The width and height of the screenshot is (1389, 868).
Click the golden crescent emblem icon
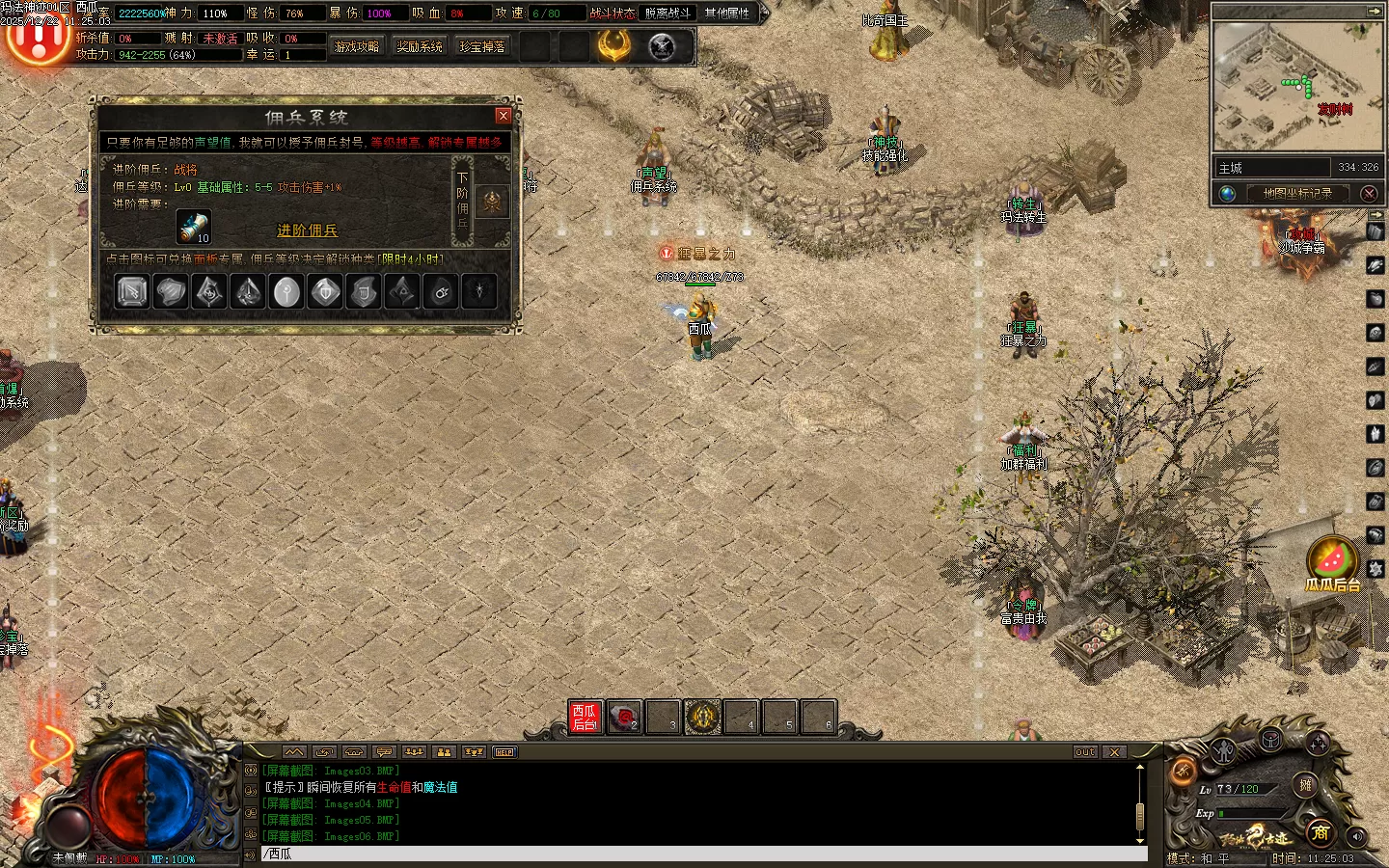[613, 45]
